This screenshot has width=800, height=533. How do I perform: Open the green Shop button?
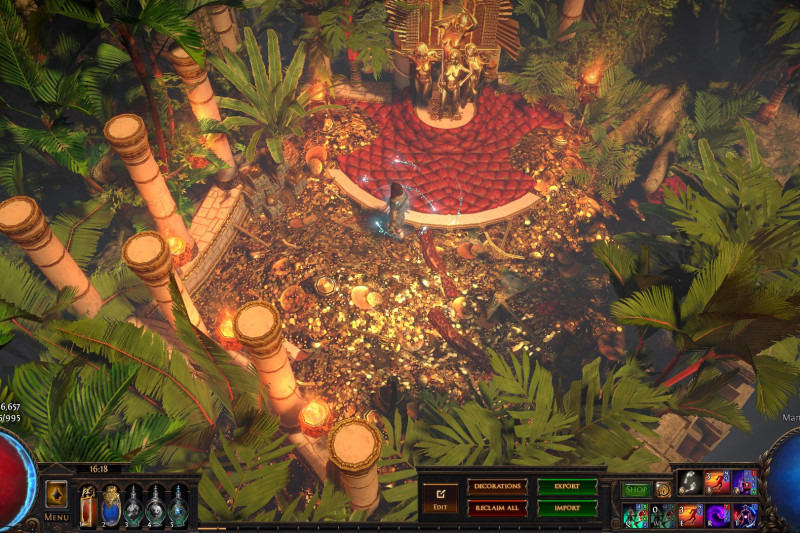pyautogui.click(x=636, y=490)
